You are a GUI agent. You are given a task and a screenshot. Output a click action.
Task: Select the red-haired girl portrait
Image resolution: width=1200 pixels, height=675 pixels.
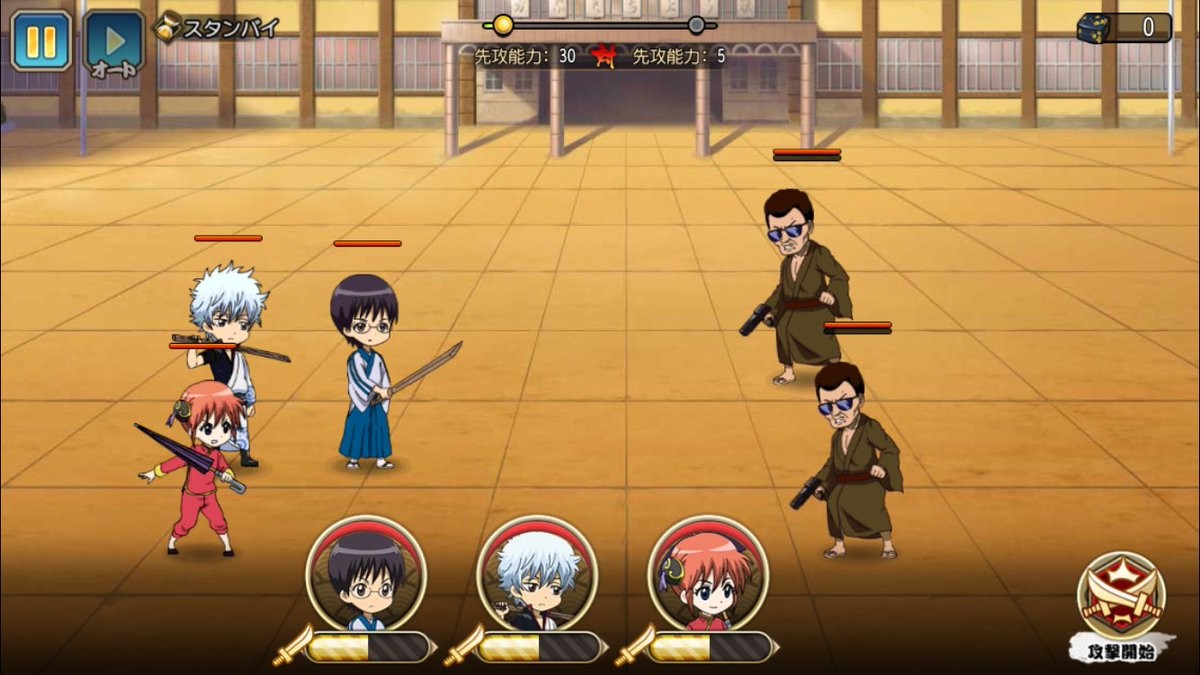708,575
